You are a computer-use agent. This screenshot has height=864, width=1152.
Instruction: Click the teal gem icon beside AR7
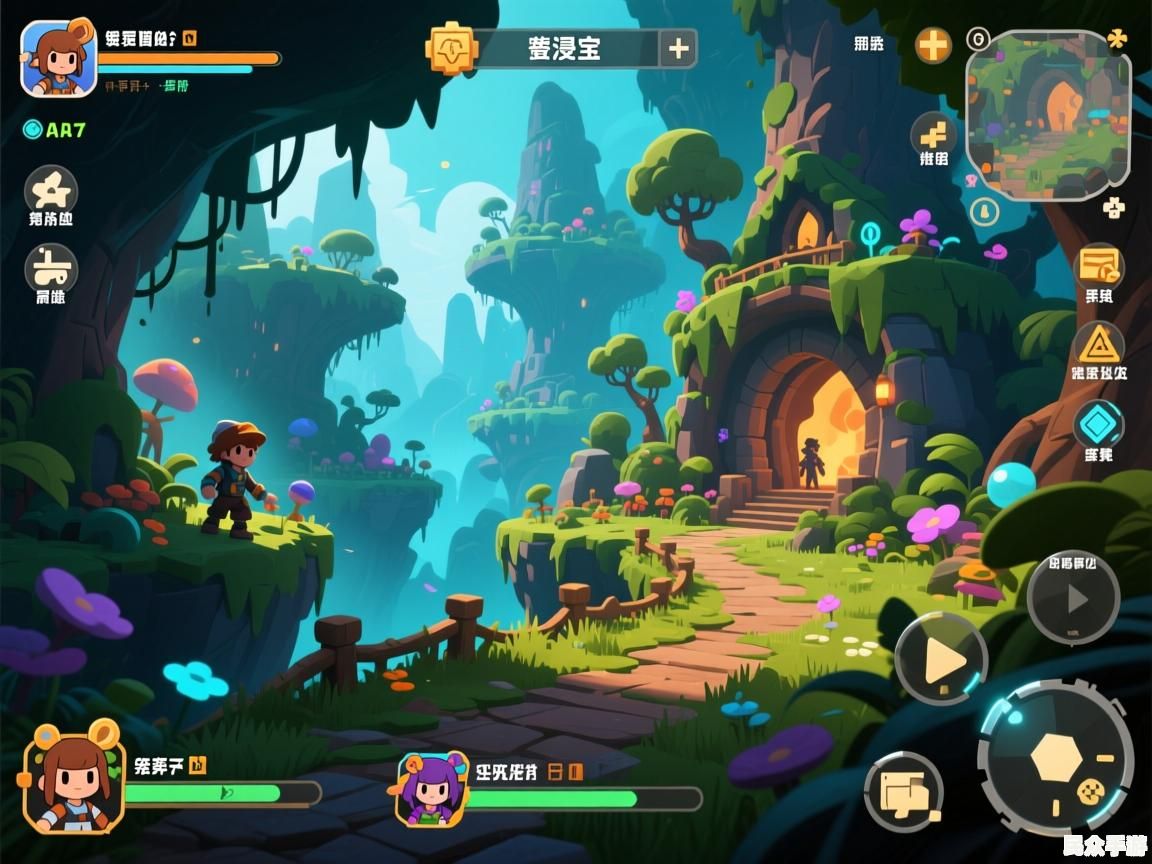coord(32,129)
